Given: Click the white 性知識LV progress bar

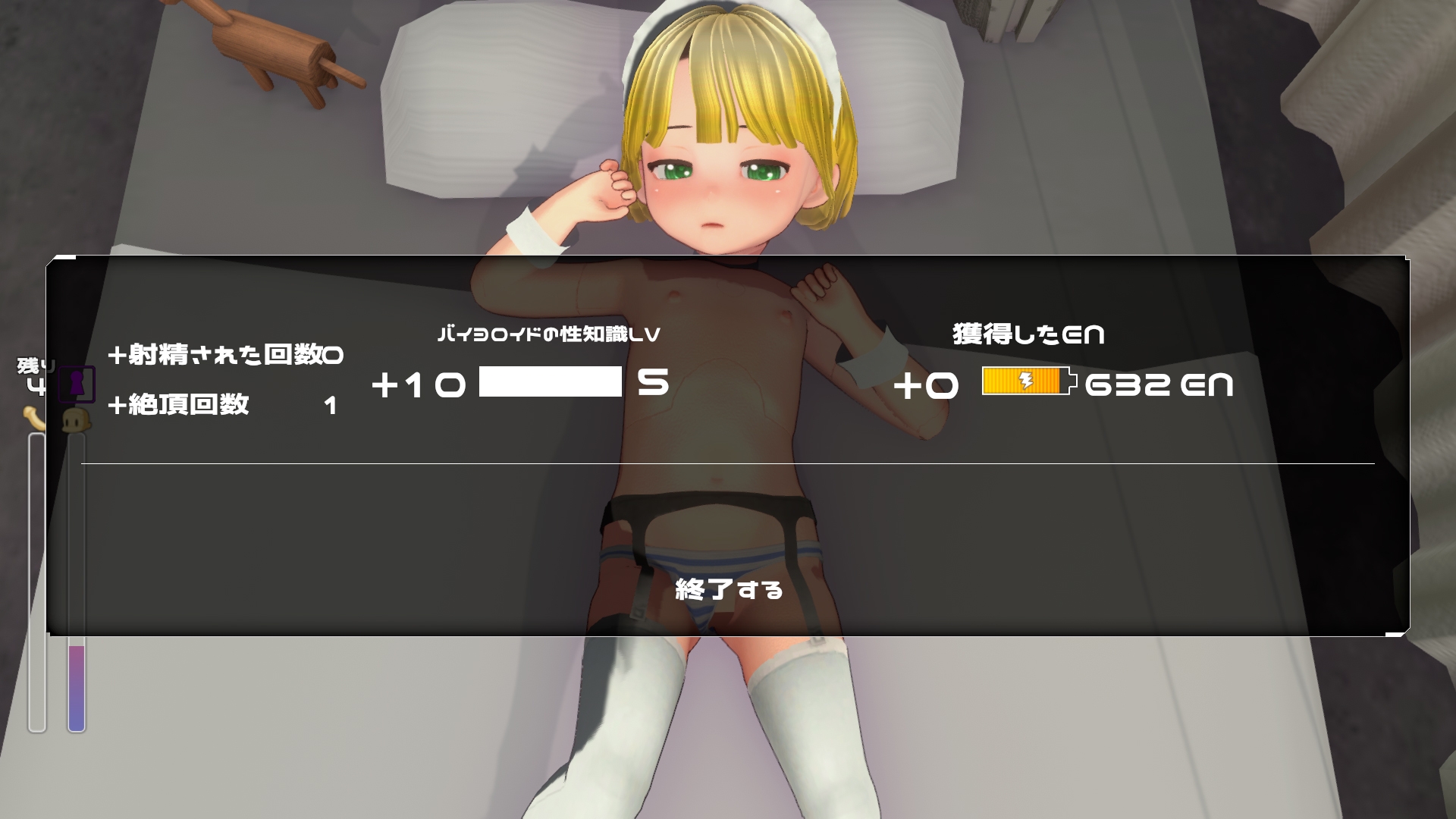Looking at the screenshot, I should pyautogui.click(x=550, y=383).
